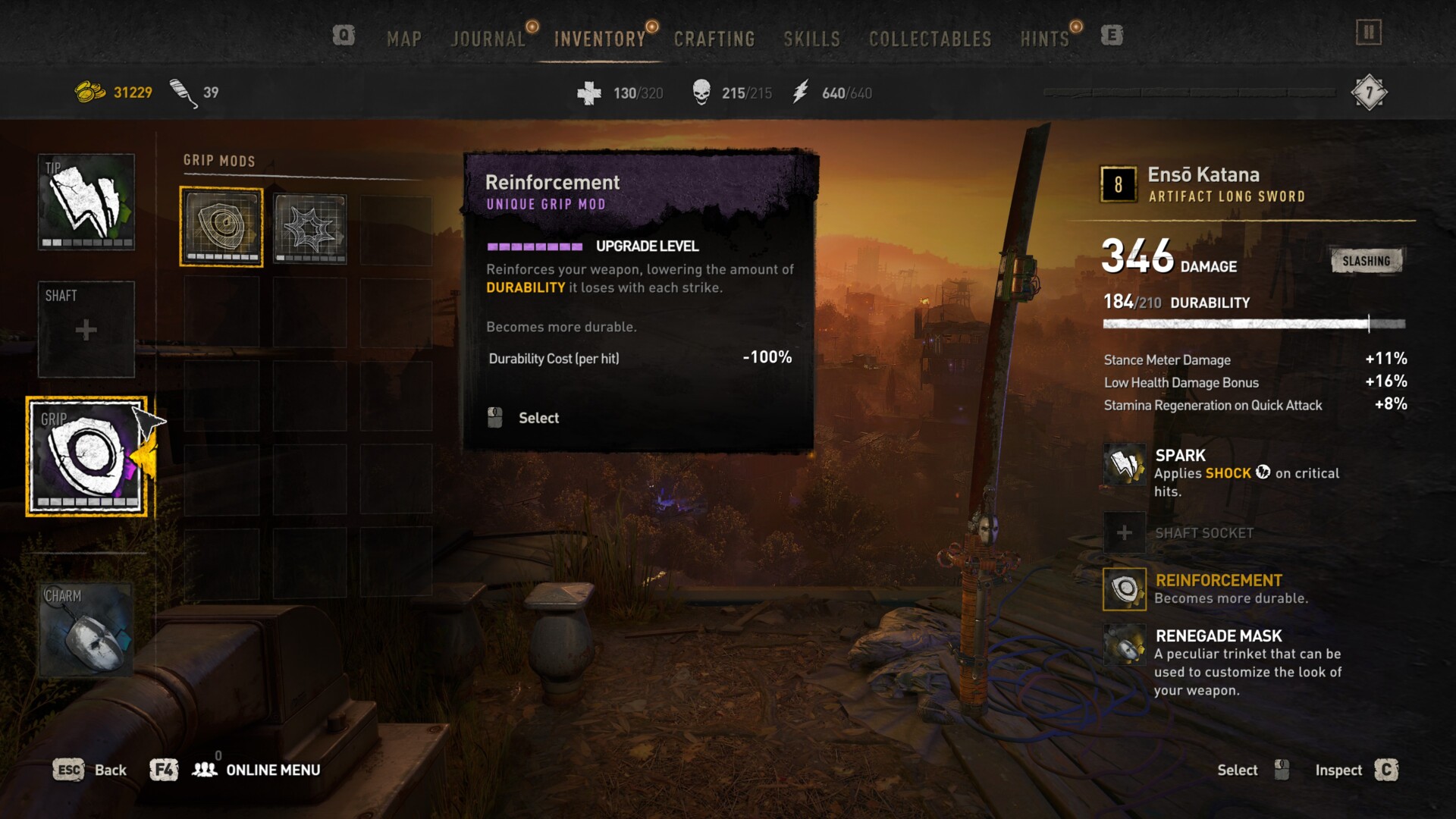Viewport: 1456px width, 819px height.
Task: Click Select in the Reinforcement tooltip
Action: (538, 418)
